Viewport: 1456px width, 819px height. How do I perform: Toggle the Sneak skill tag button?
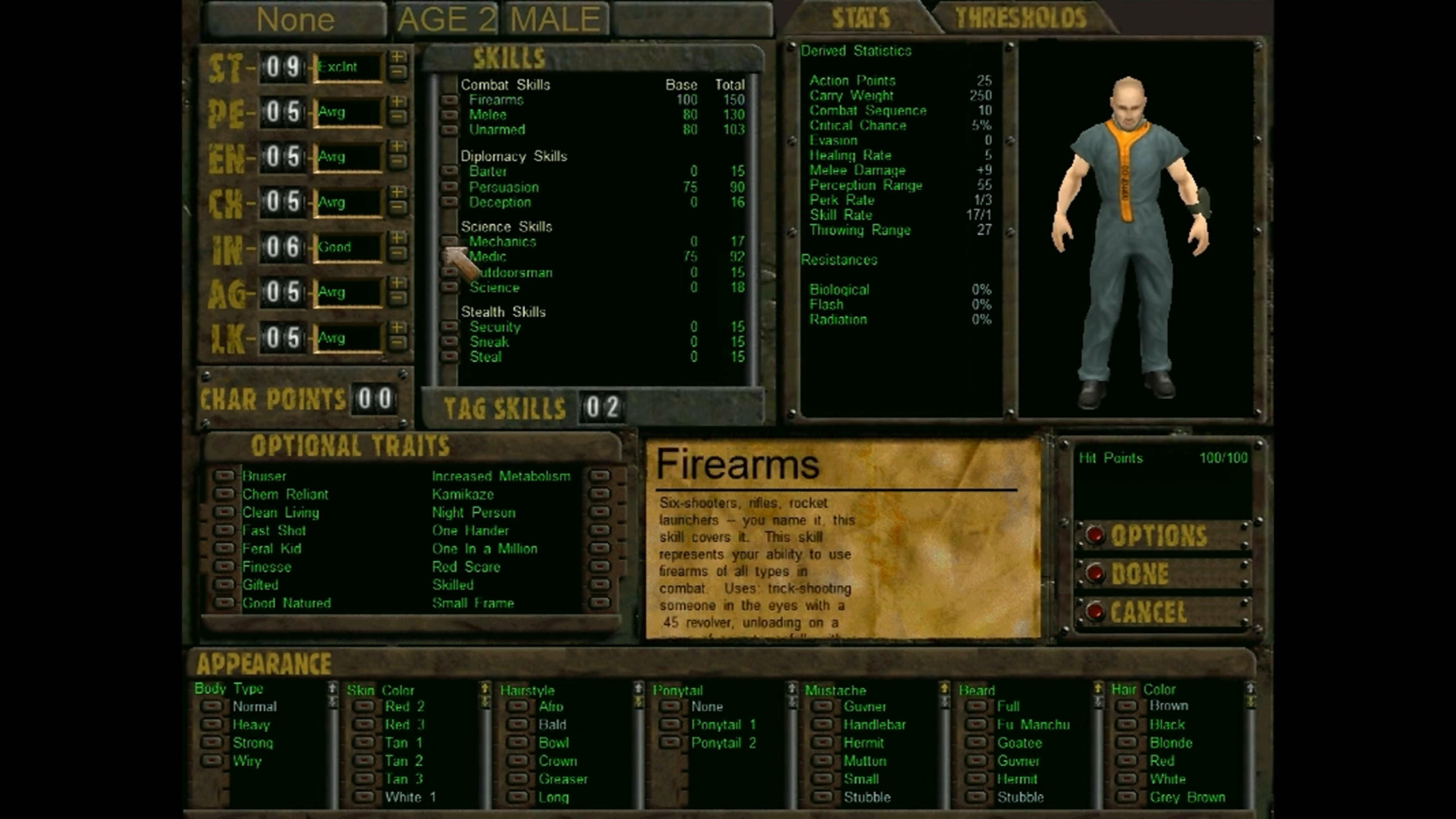(x=449, y=342)
